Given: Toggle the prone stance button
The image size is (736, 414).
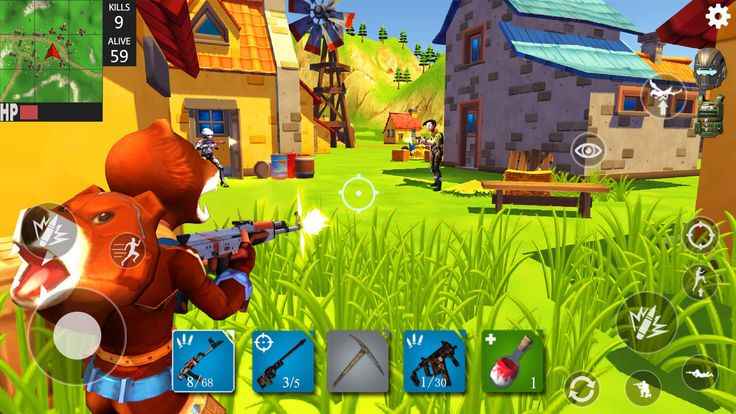Looking at the screenshot, I should coord(700,374).
